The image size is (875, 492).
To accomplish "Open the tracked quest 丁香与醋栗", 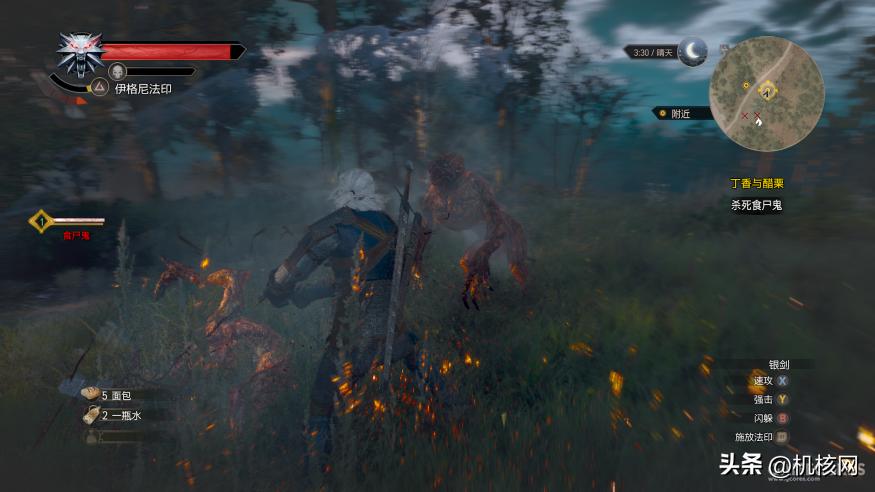I will (755, 184).
